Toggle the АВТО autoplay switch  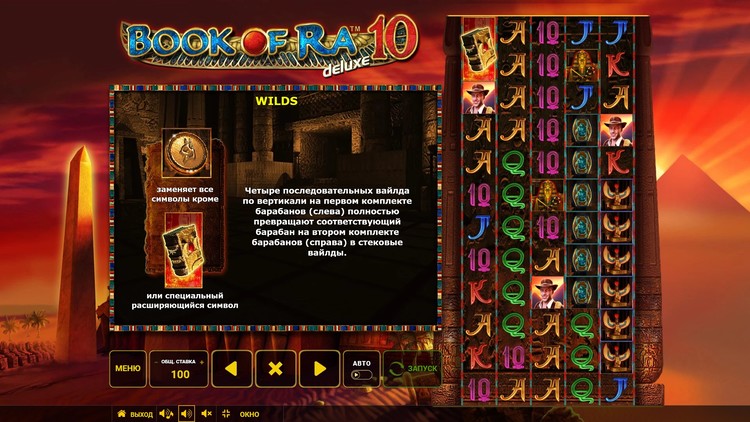tap(361, 375)
